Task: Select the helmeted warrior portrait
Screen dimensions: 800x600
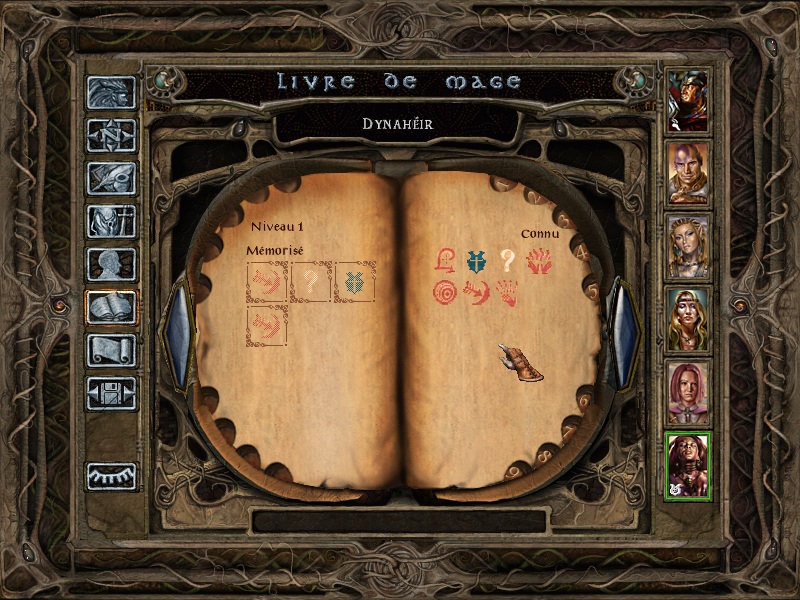Action: [x=688, y=101]
